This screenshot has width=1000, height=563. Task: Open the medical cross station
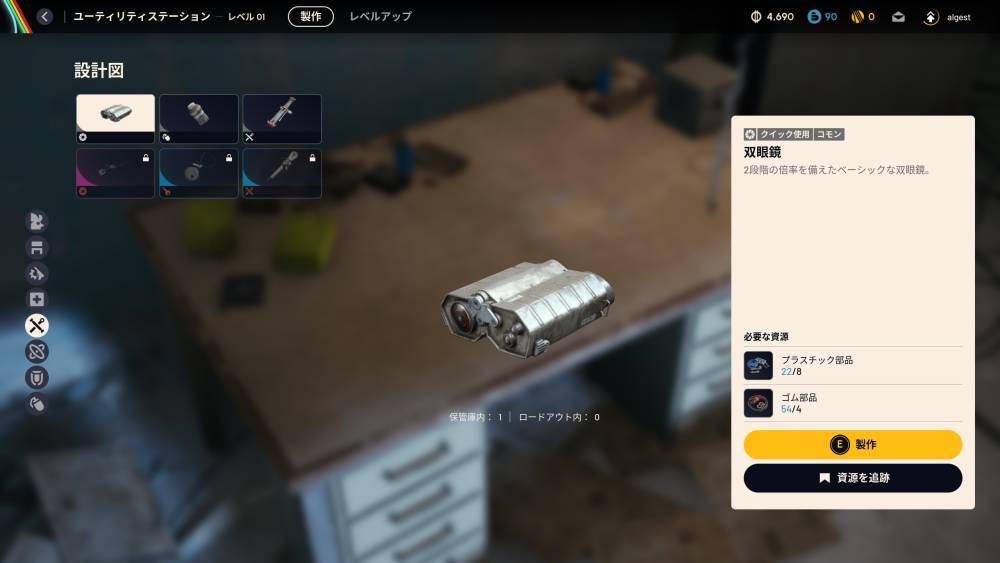pos(37,299)
